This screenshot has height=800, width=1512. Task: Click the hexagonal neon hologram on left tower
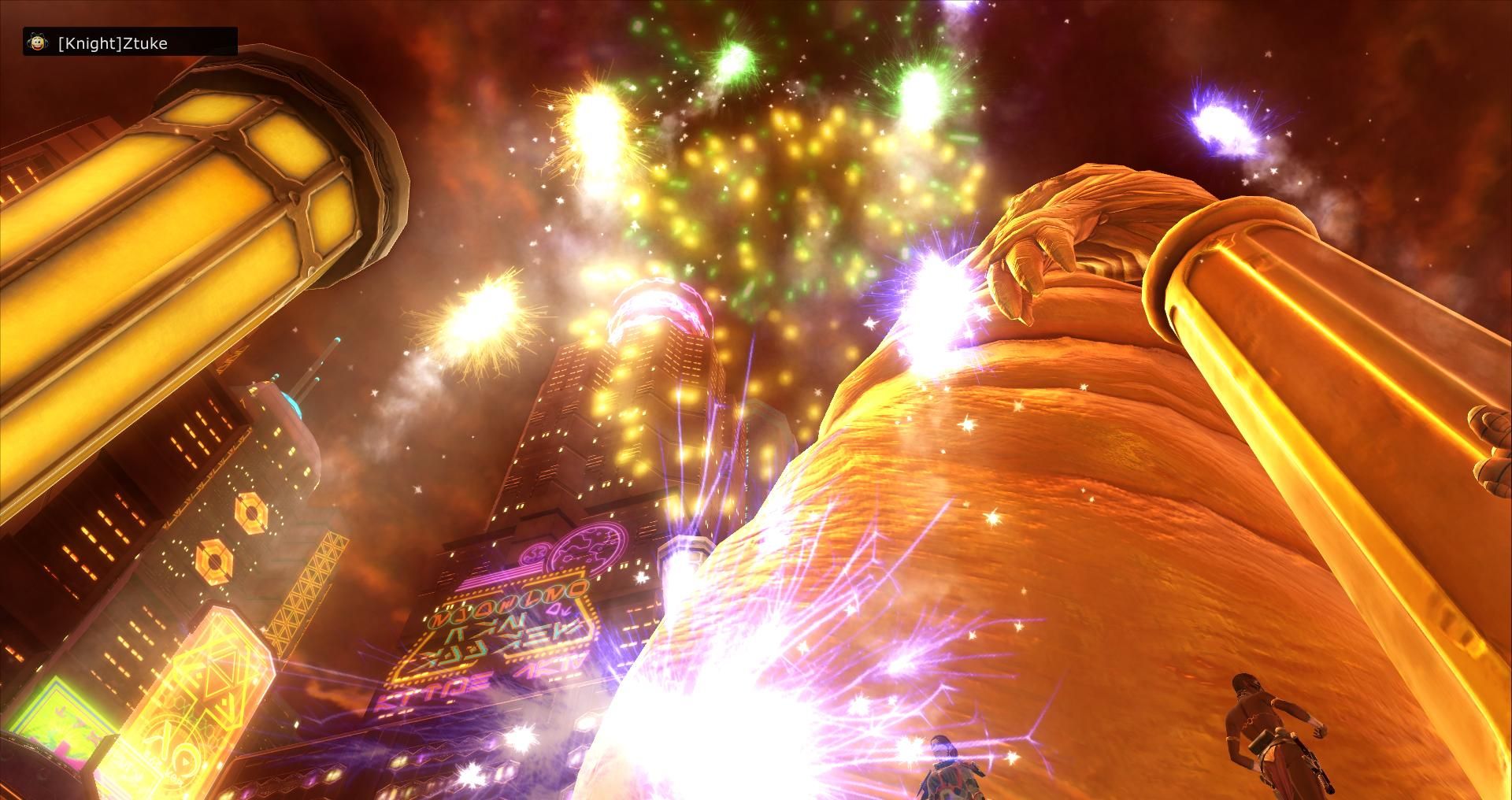[250, 513]
